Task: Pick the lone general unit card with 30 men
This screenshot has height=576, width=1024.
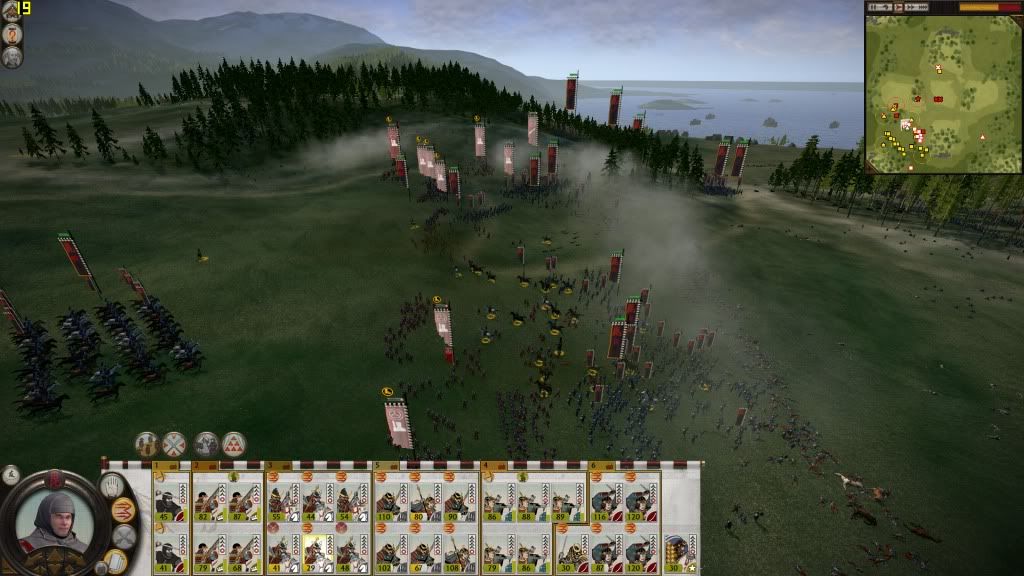Action: click(x=677, y=549)
